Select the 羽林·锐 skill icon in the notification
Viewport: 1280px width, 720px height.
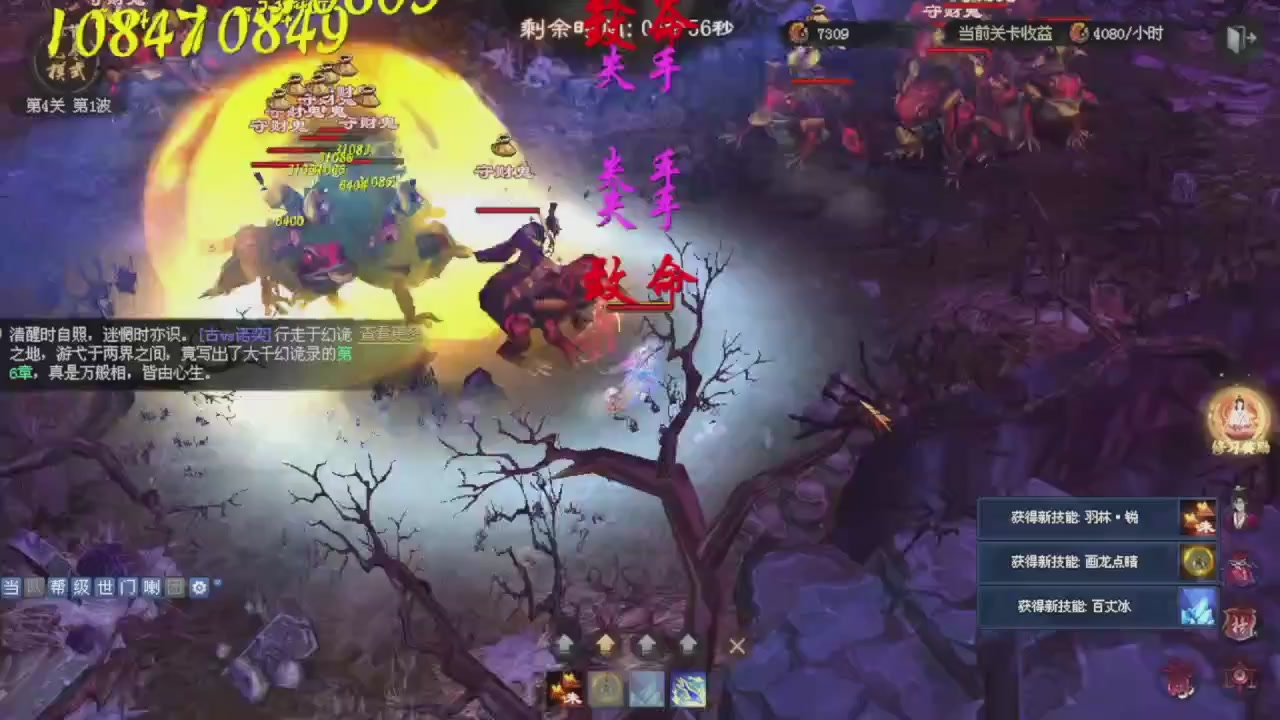[1199, 519]
